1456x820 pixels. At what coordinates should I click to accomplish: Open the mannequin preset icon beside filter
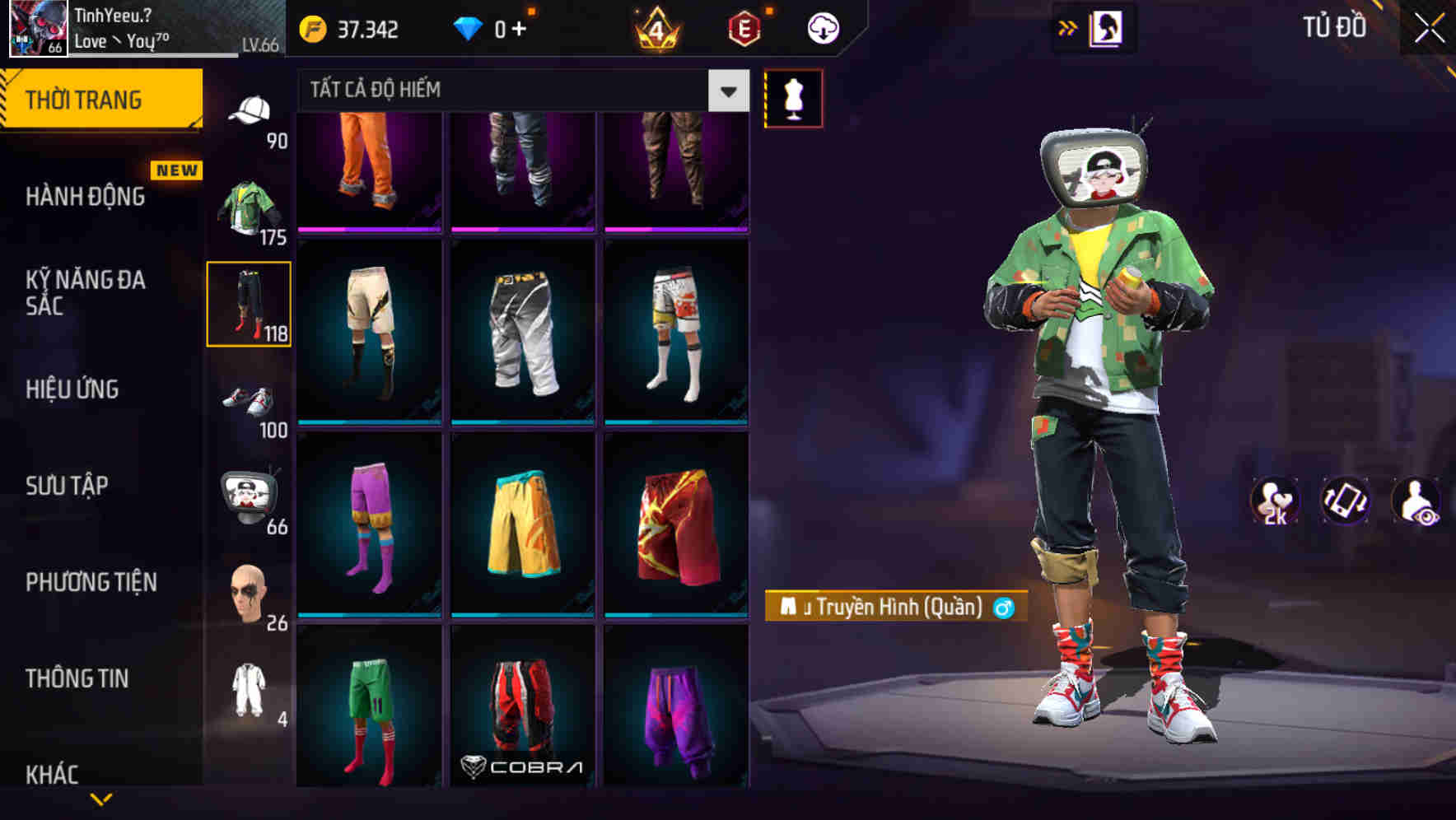tap(793, 98)
